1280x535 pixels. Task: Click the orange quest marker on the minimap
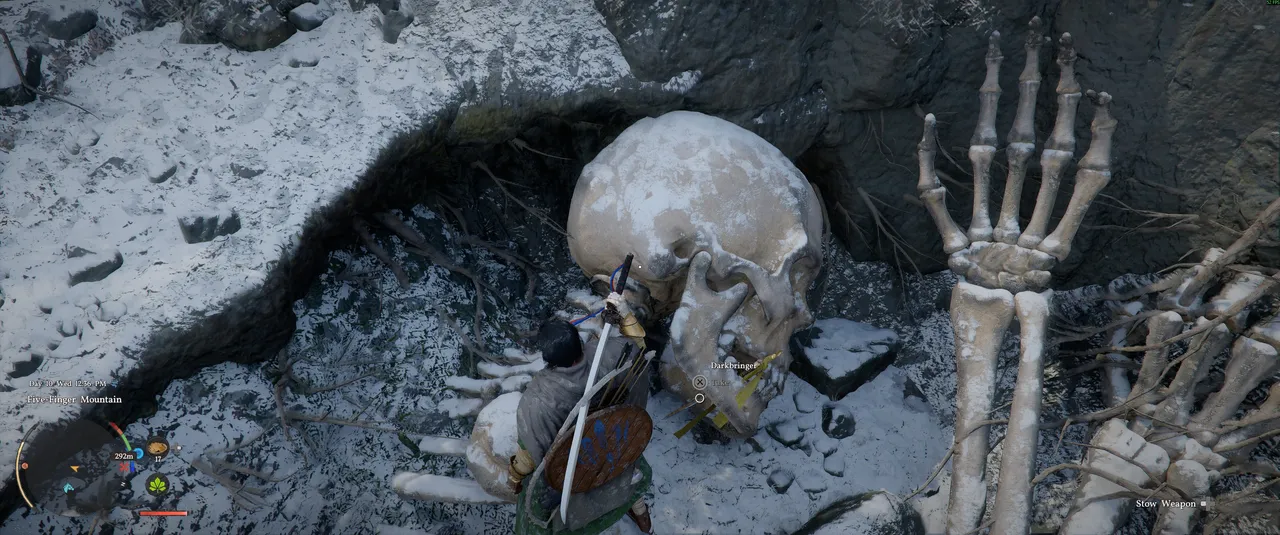[74, 467]
